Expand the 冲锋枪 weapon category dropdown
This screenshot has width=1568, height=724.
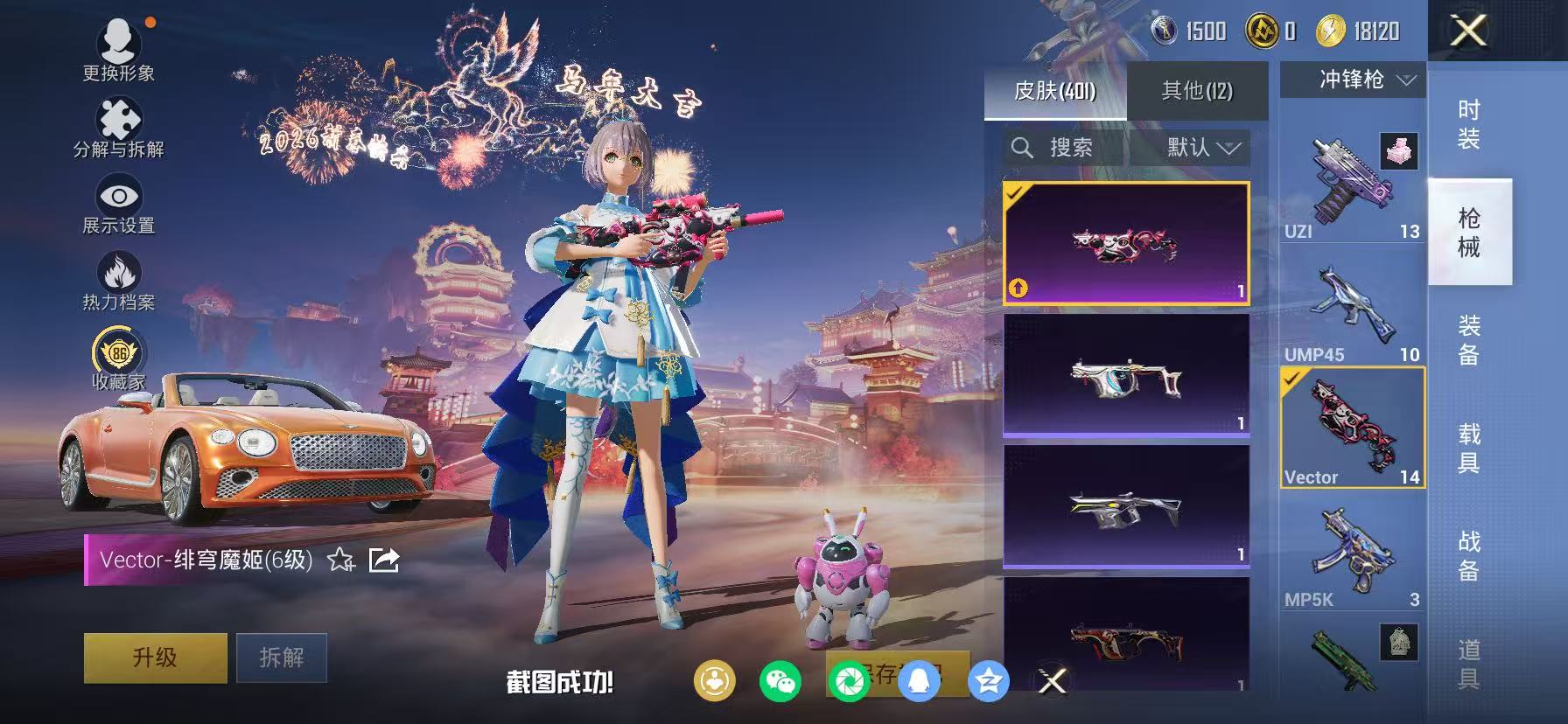(1350, 80)
